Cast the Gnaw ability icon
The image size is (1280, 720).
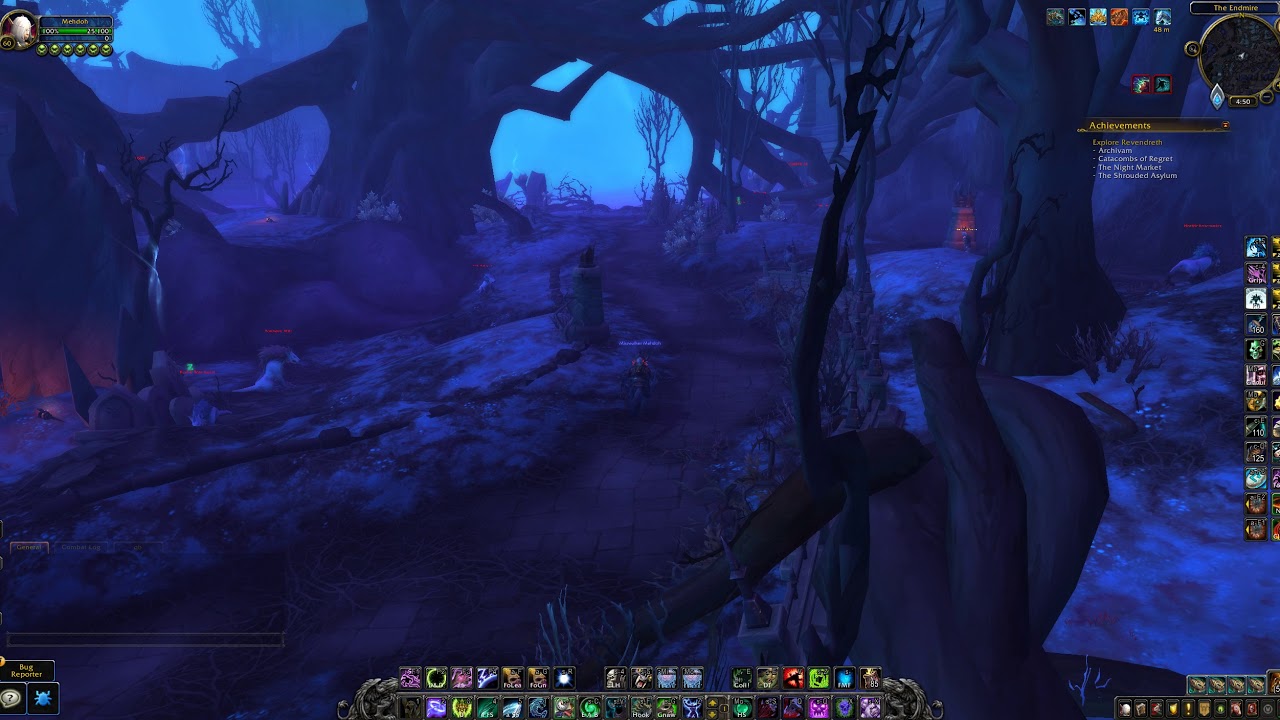click(666, 707)
